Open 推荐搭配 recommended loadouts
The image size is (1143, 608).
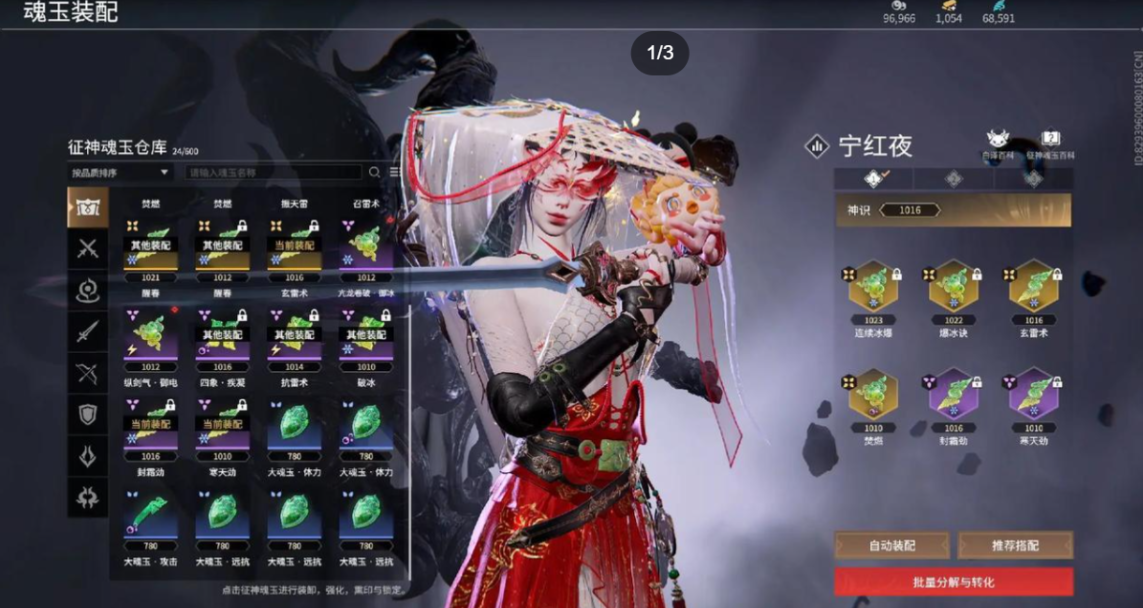(1015, 545)
